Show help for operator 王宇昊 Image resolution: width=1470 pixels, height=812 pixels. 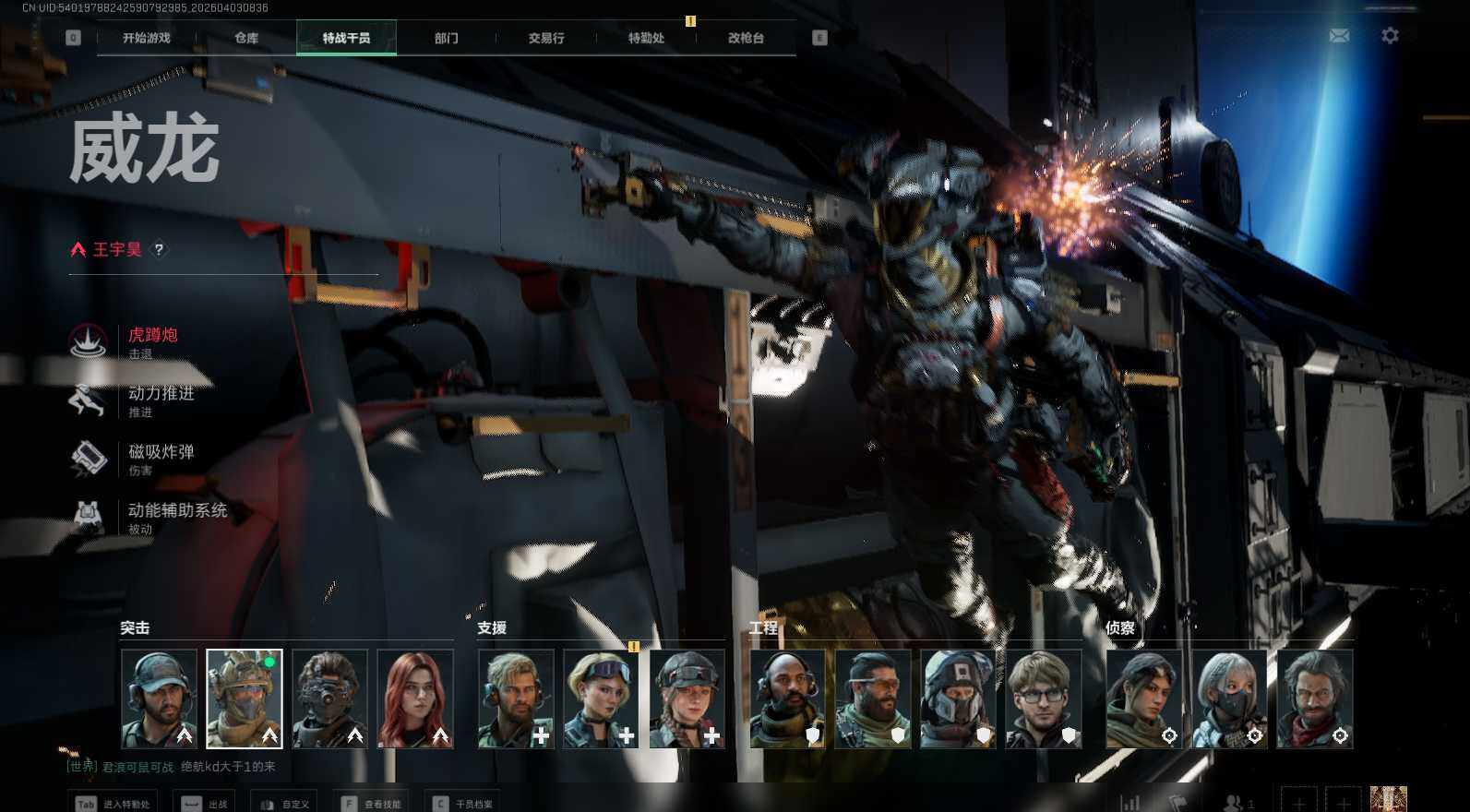(x=159, y=249)
